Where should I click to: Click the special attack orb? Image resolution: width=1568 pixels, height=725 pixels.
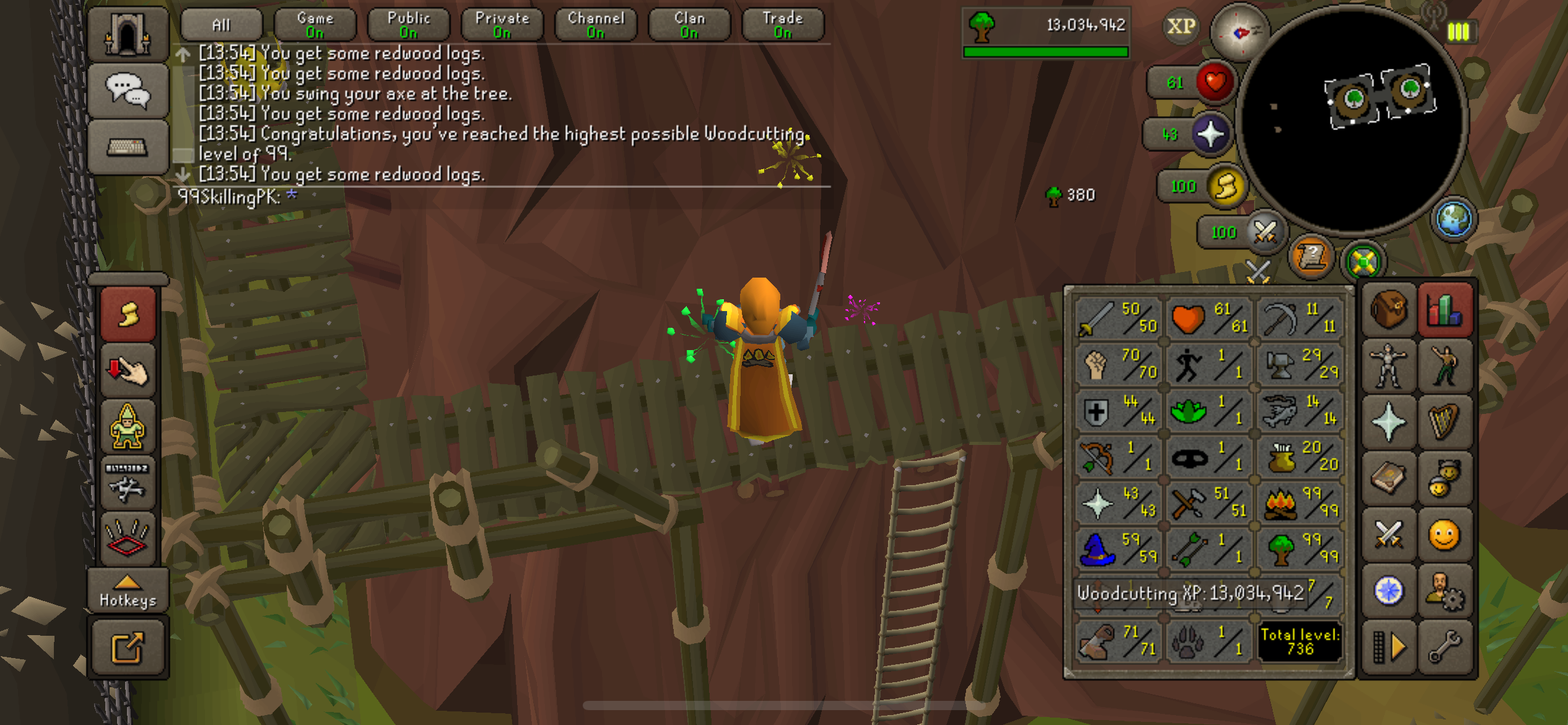(1264, 232)
